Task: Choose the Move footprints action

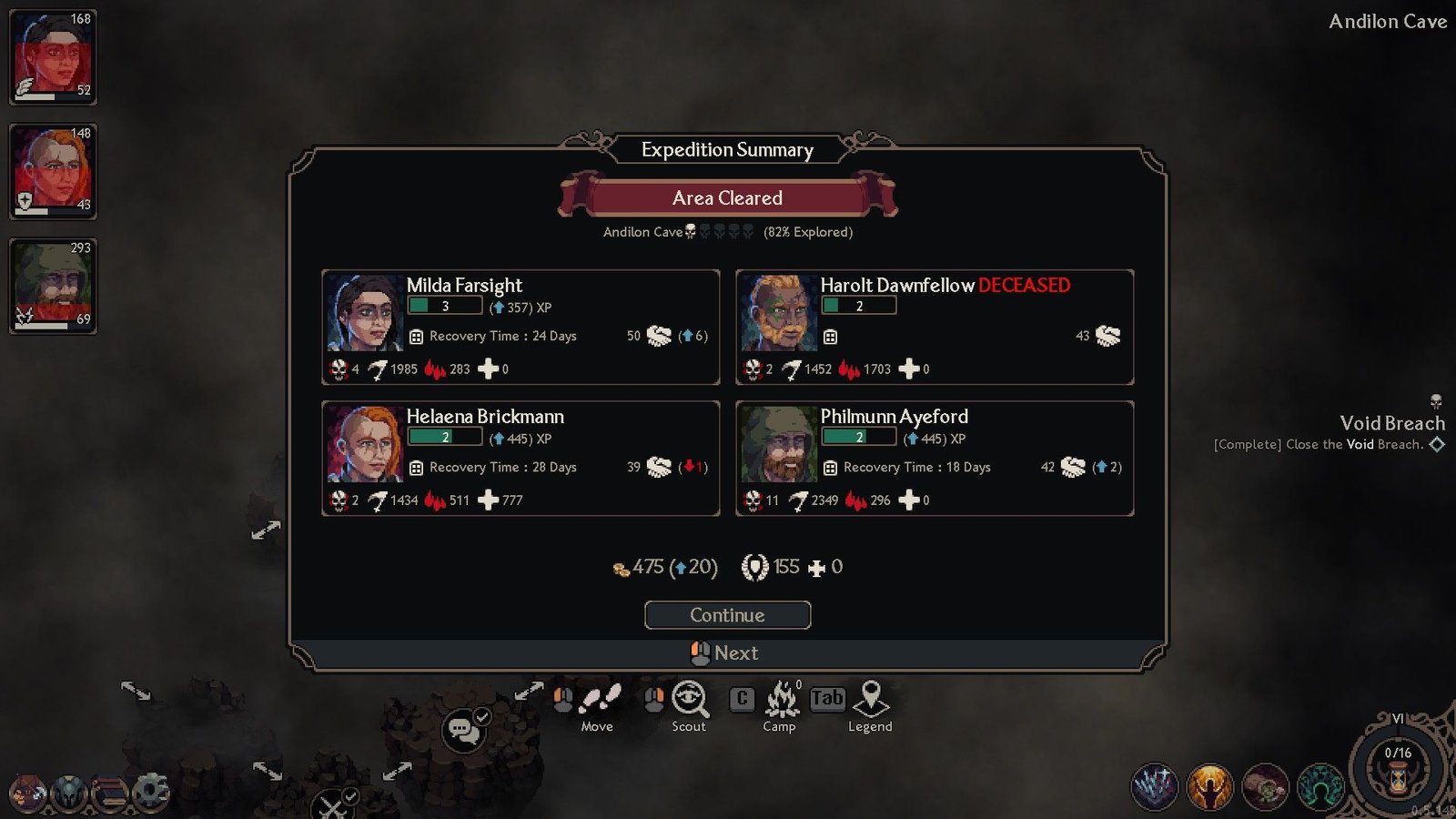Action: tap(600, 700)
